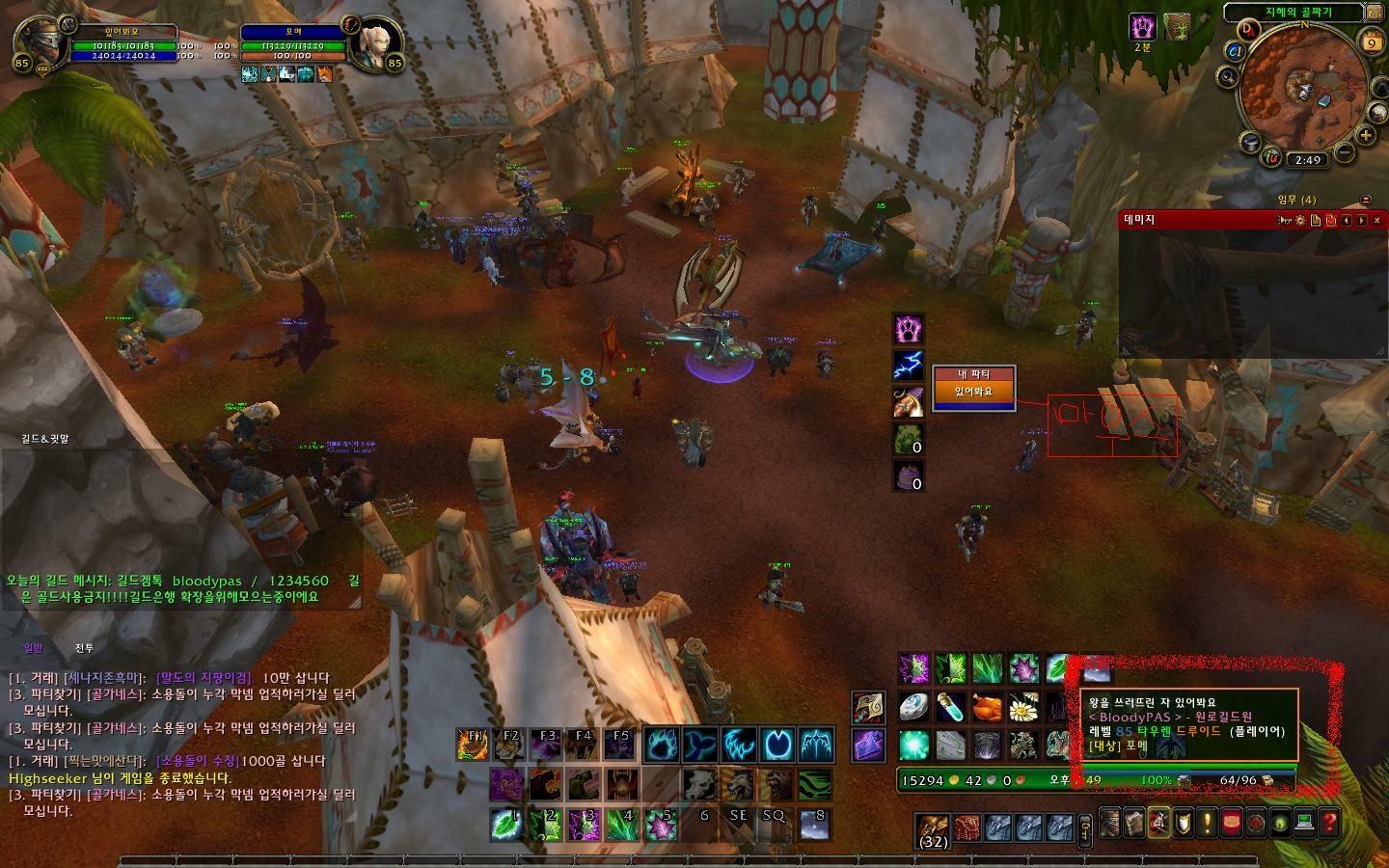Click the white daisy flower icon
The width and height of the screenshot is (1389, 868).
point(1023,707)
